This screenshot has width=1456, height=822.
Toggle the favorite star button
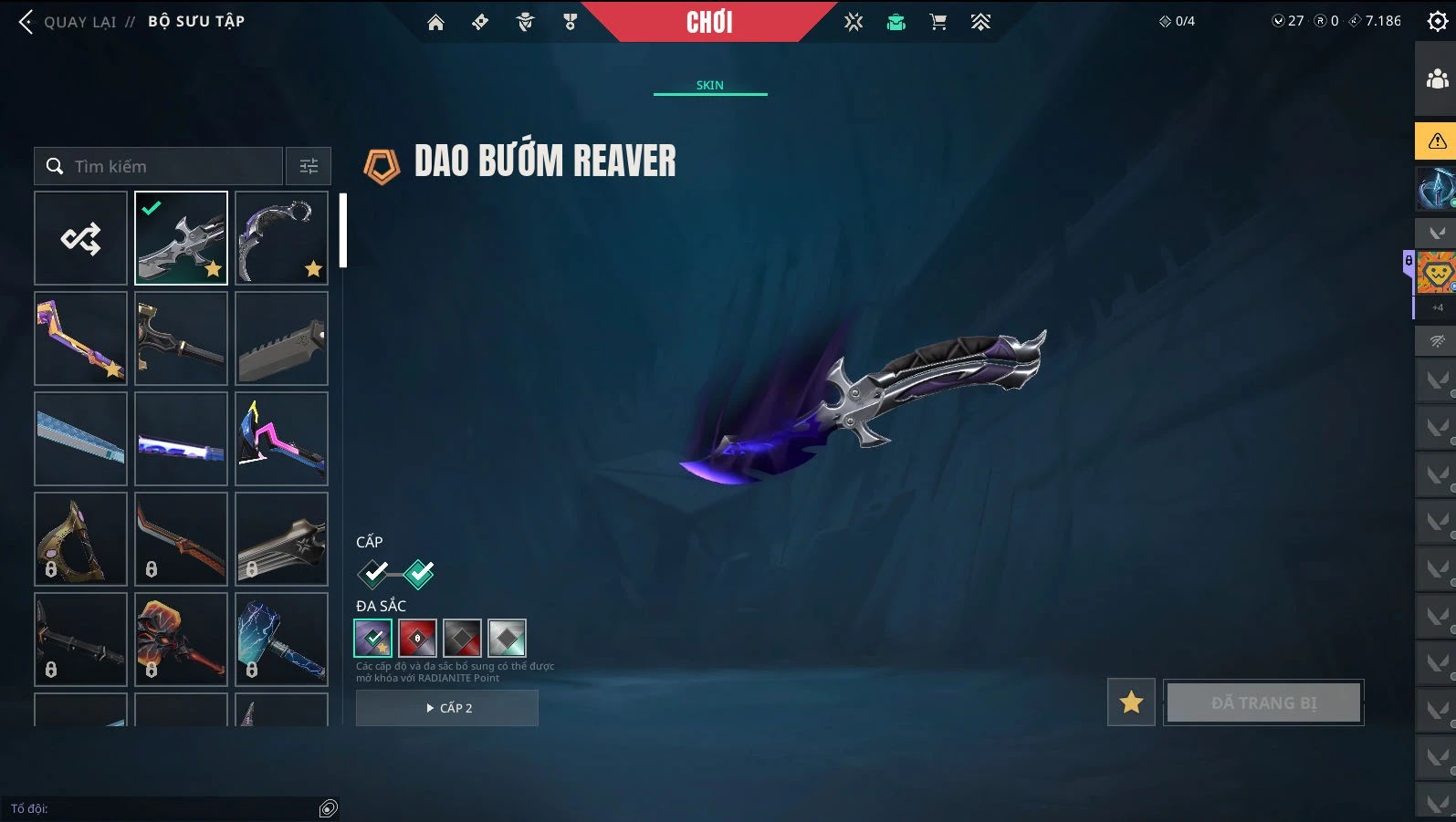(x=1131, y=702)
